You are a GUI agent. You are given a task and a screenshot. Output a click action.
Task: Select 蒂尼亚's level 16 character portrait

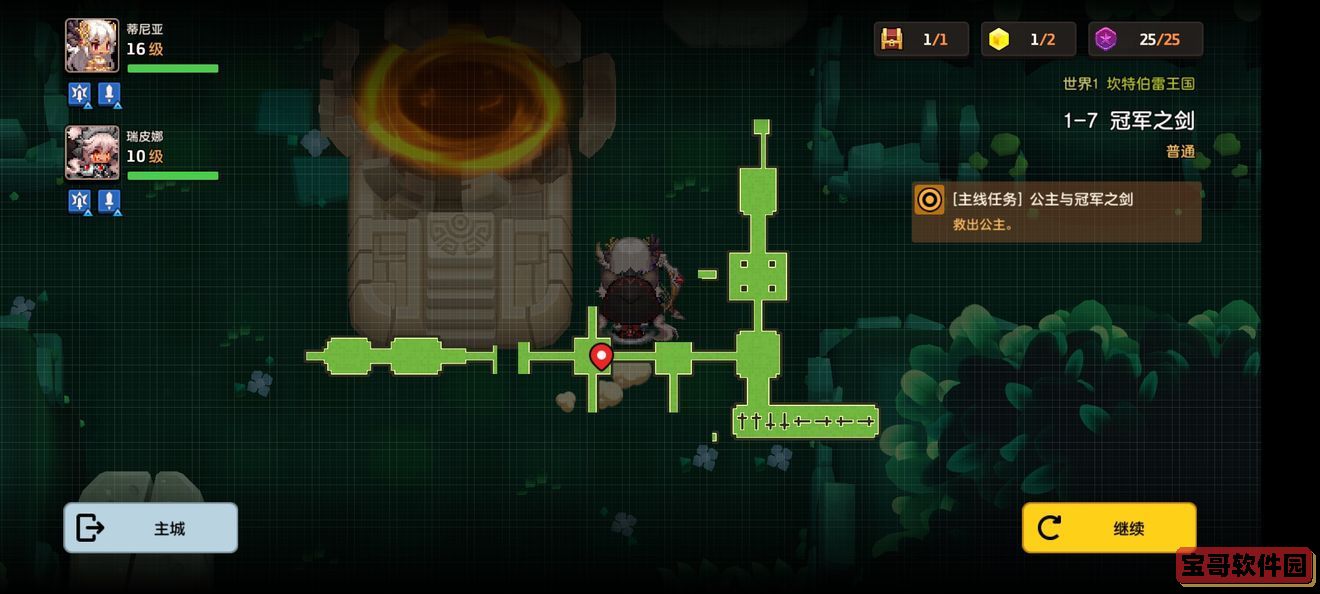tap(92, 46)
